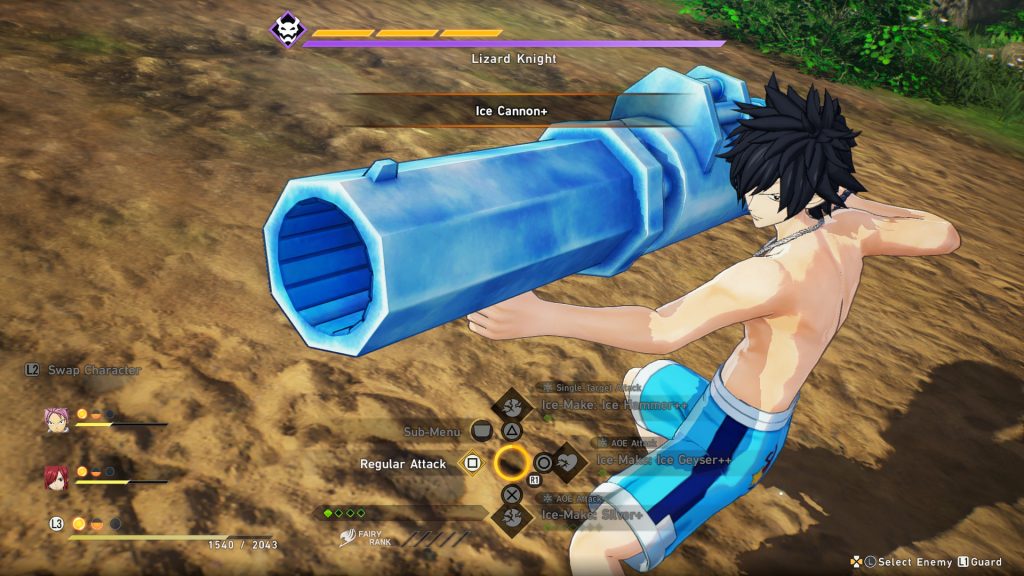Click the Fairy Rank emblem
Screen dimensions: 1024x576
click(349, 539)
